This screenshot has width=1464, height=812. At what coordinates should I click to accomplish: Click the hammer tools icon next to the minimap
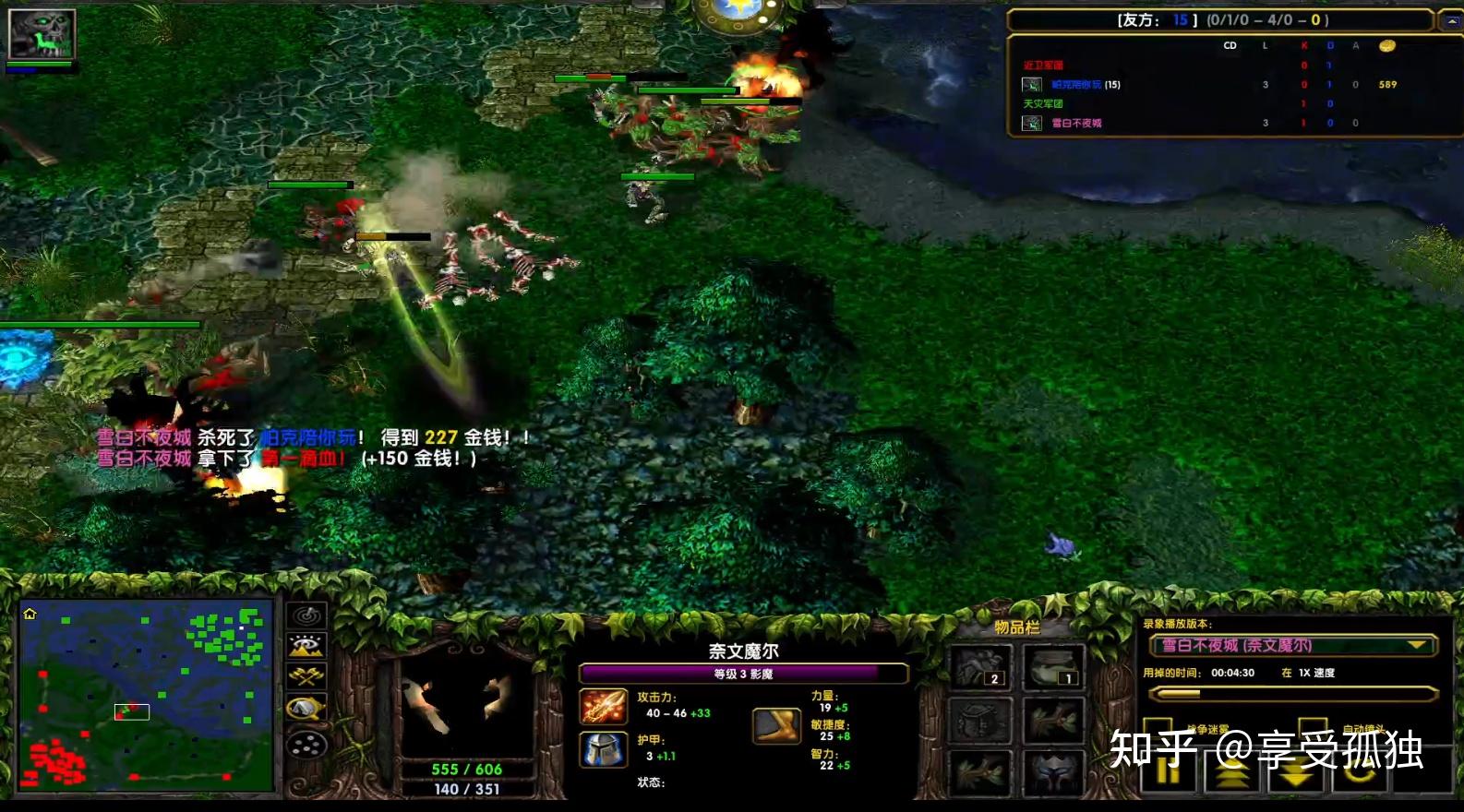306,676
